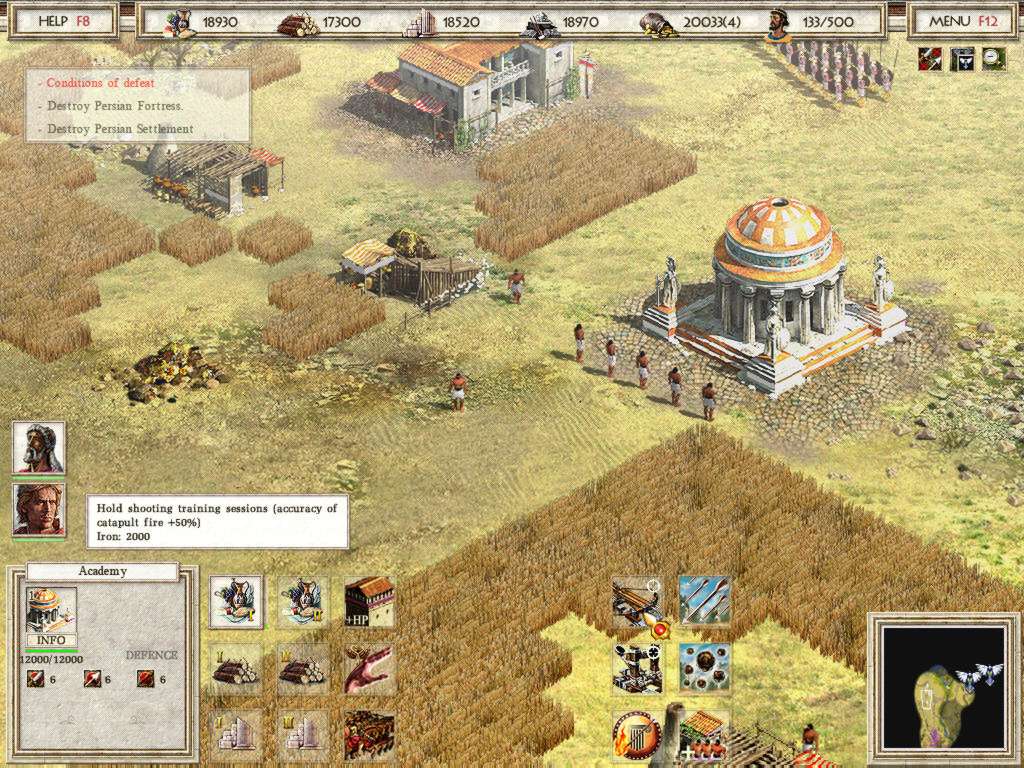Choose the flaming shield upgrade
This screenshot has width=1024, height=768.
click(635, 735)
